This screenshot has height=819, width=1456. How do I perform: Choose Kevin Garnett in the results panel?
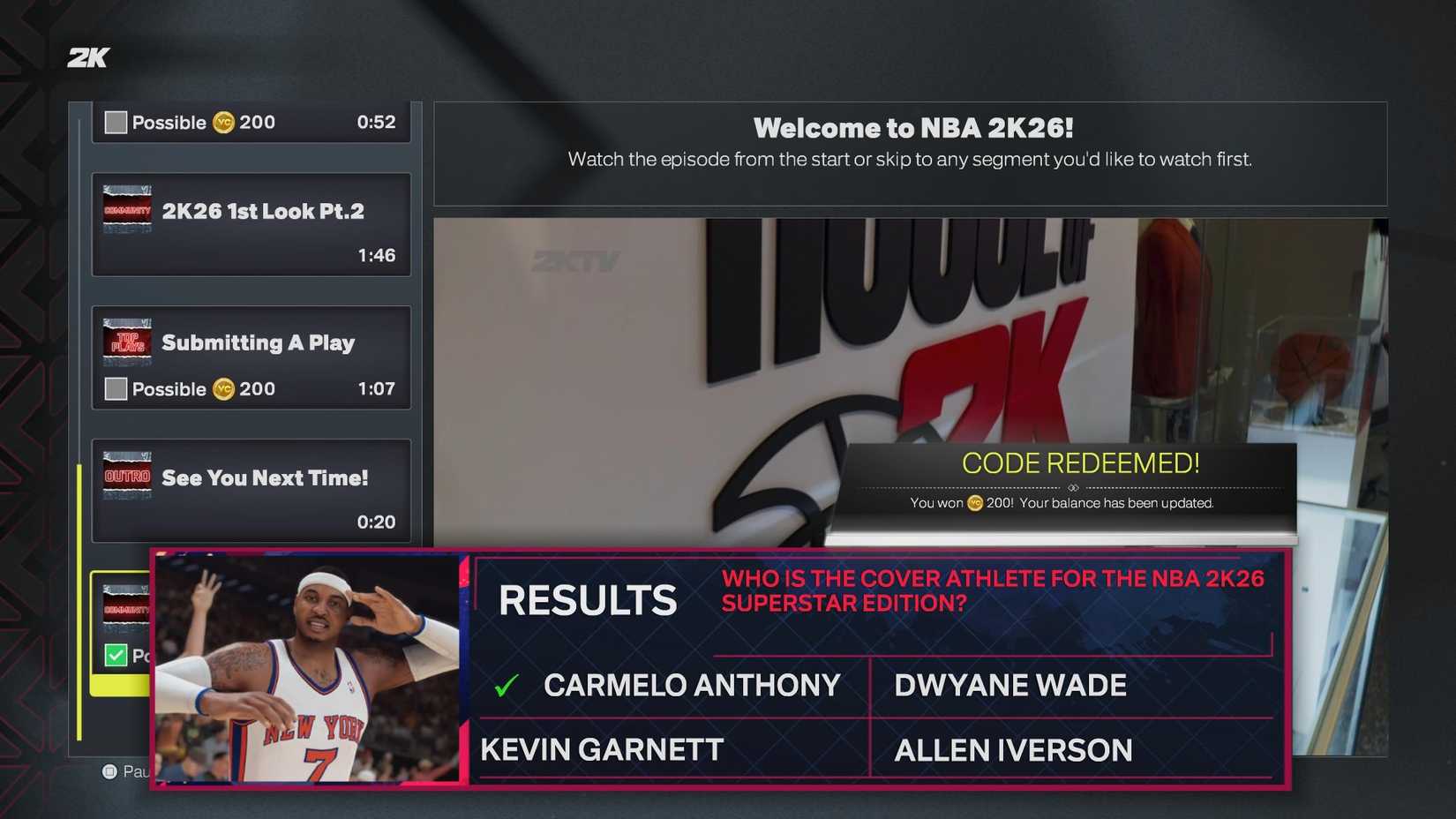coord(597,750)
